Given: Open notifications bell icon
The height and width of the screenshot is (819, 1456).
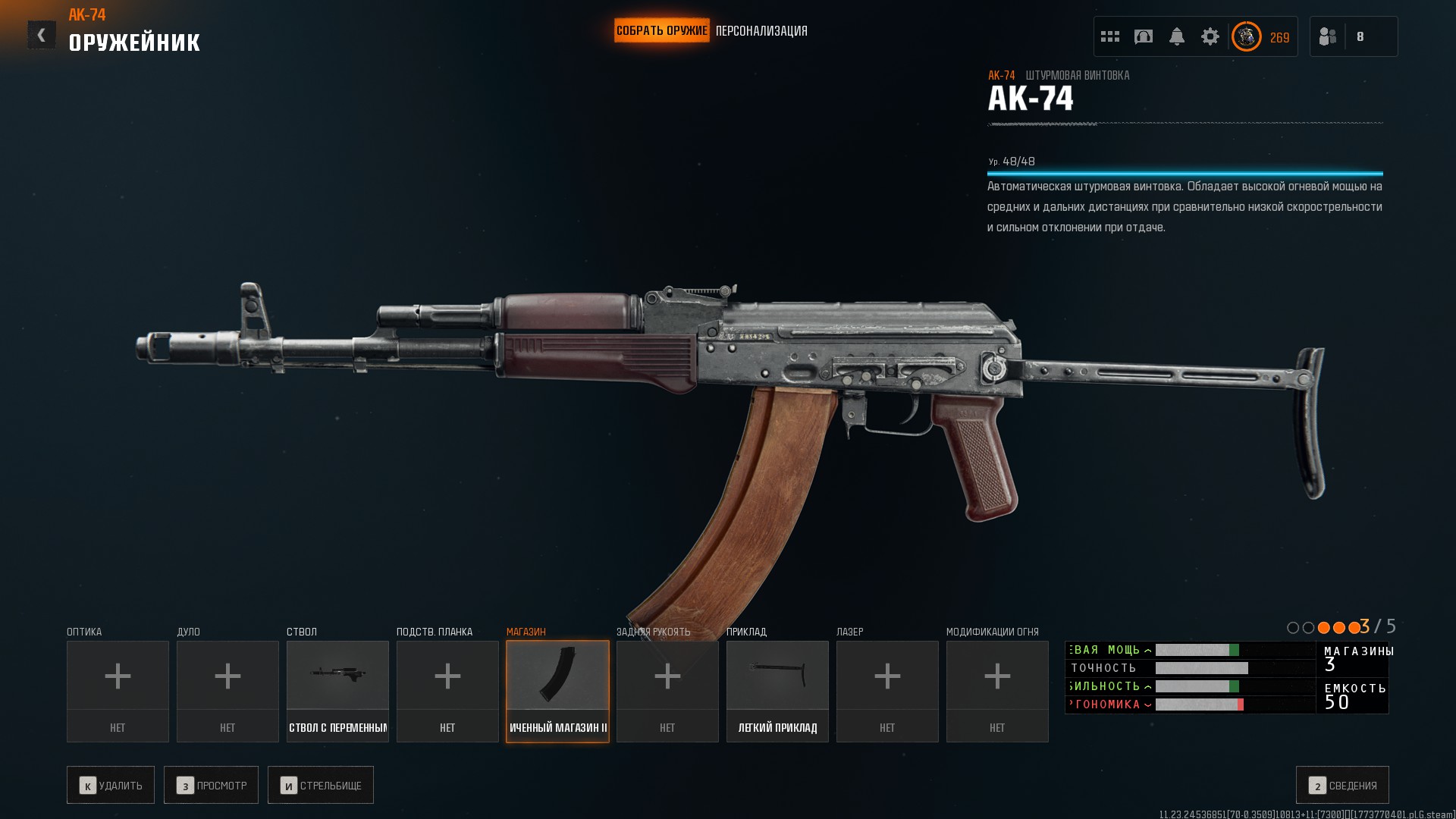Looking at the screenshot, I should (1177, 36).
